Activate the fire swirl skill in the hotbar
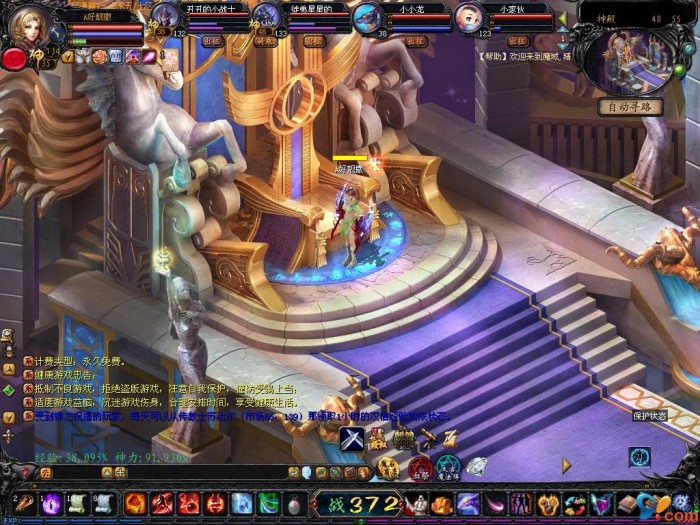 coord(135,502)
